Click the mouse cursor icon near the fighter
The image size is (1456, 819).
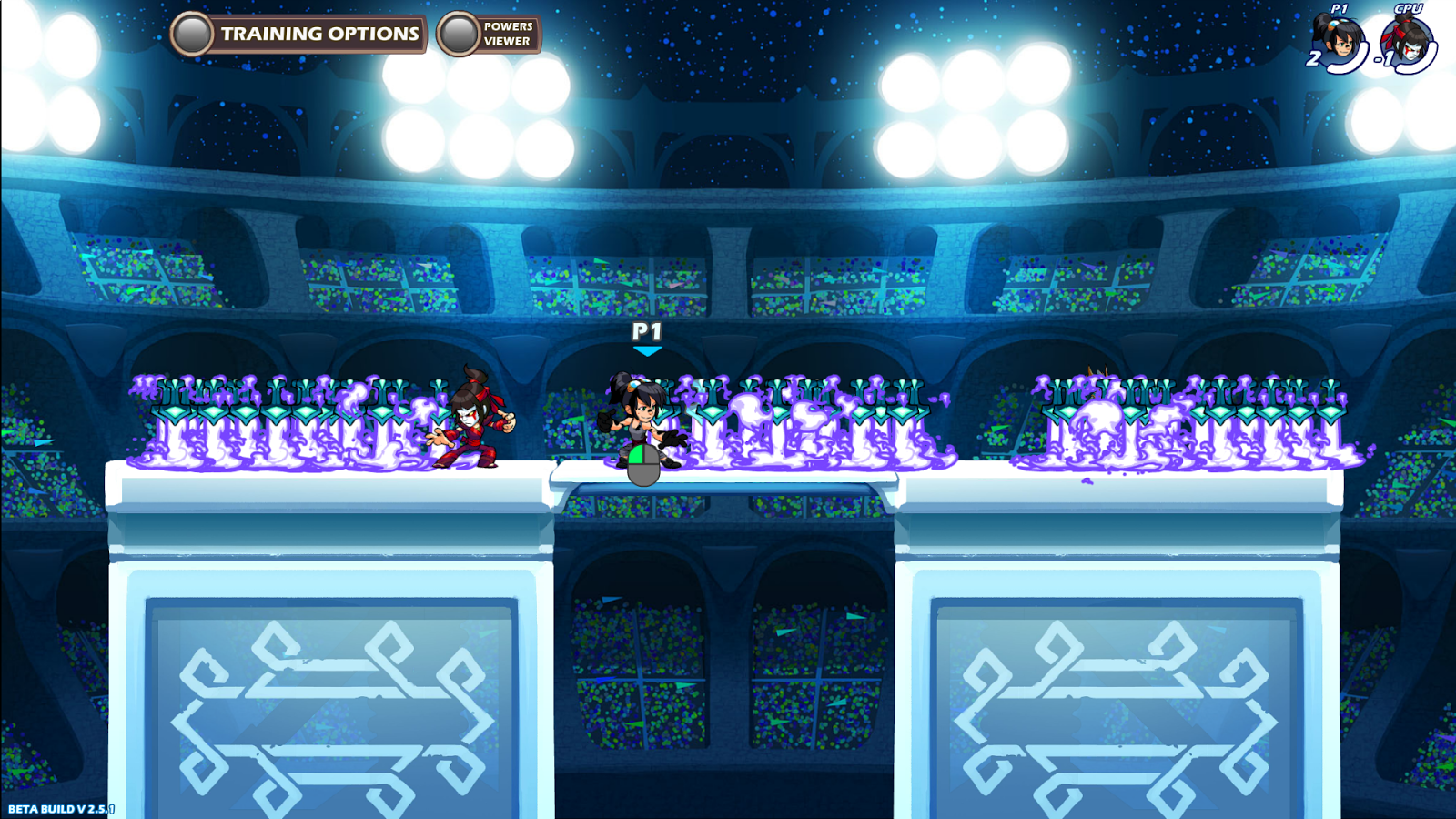pyautogui.click(x=642, y=466)
